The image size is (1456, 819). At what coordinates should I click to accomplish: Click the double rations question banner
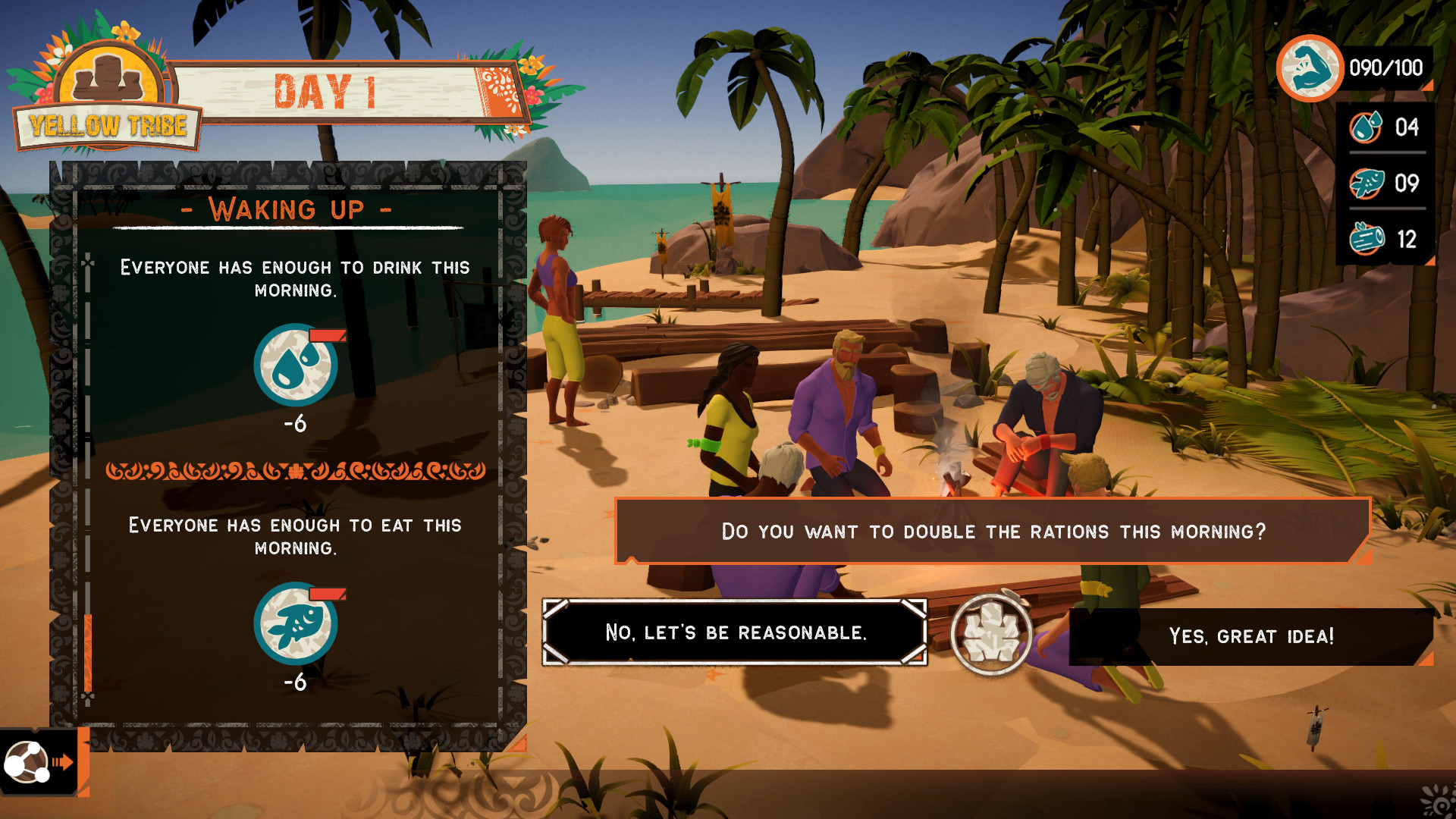click(992, 532)
